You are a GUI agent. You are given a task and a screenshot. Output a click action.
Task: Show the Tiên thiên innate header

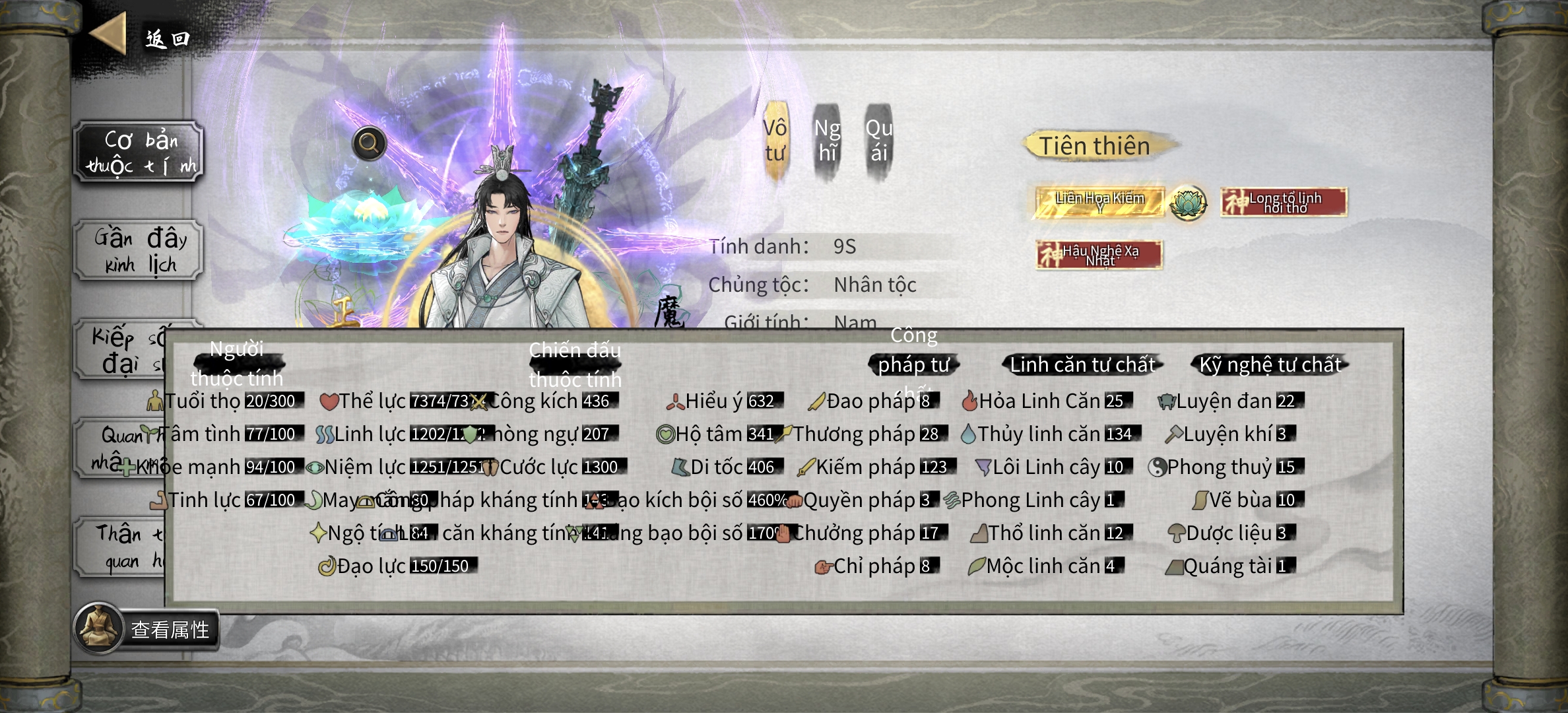tap(1095, 146)
